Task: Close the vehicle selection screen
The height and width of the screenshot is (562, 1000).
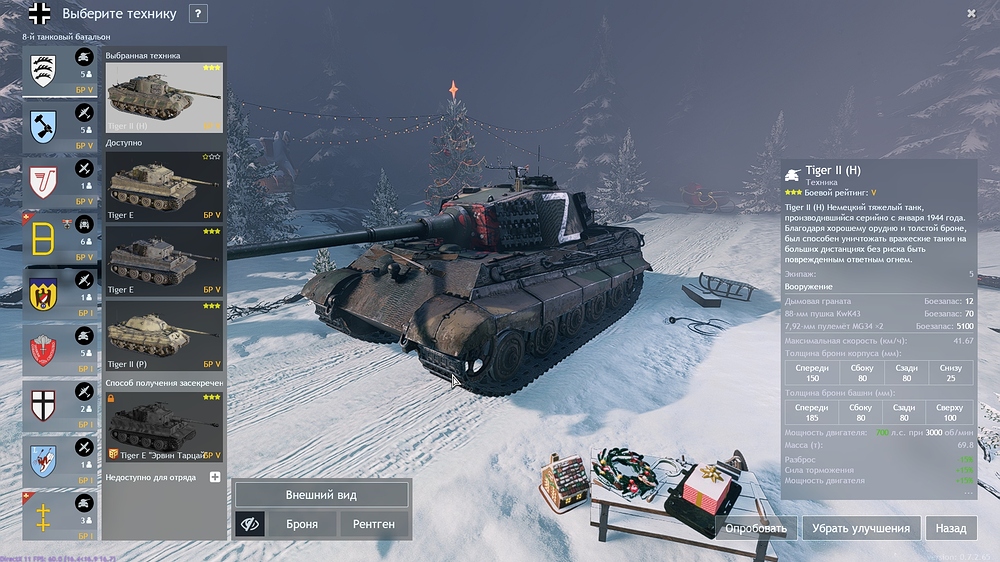Action: 971,13
